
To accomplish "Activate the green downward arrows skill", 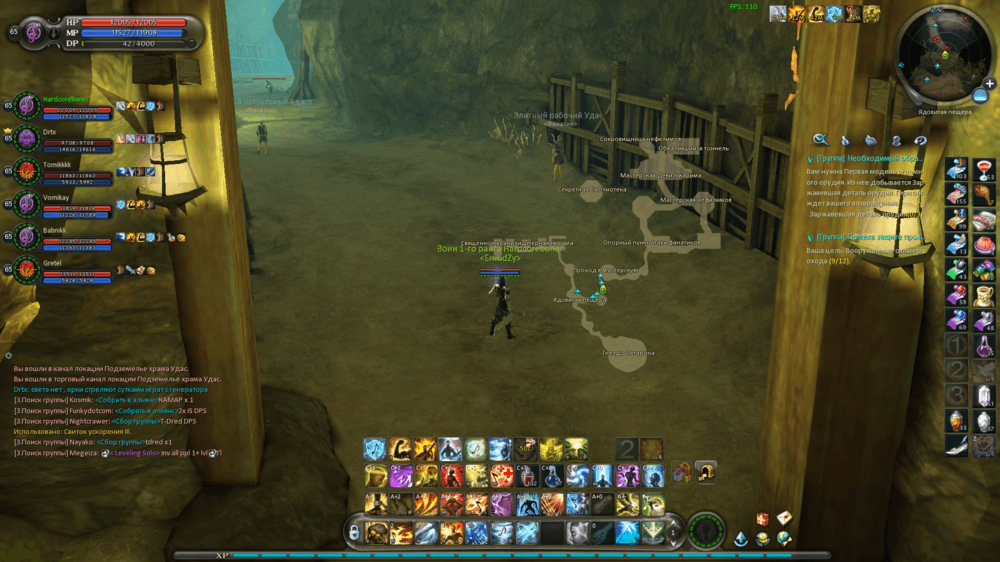I will [x=651, y=532].
